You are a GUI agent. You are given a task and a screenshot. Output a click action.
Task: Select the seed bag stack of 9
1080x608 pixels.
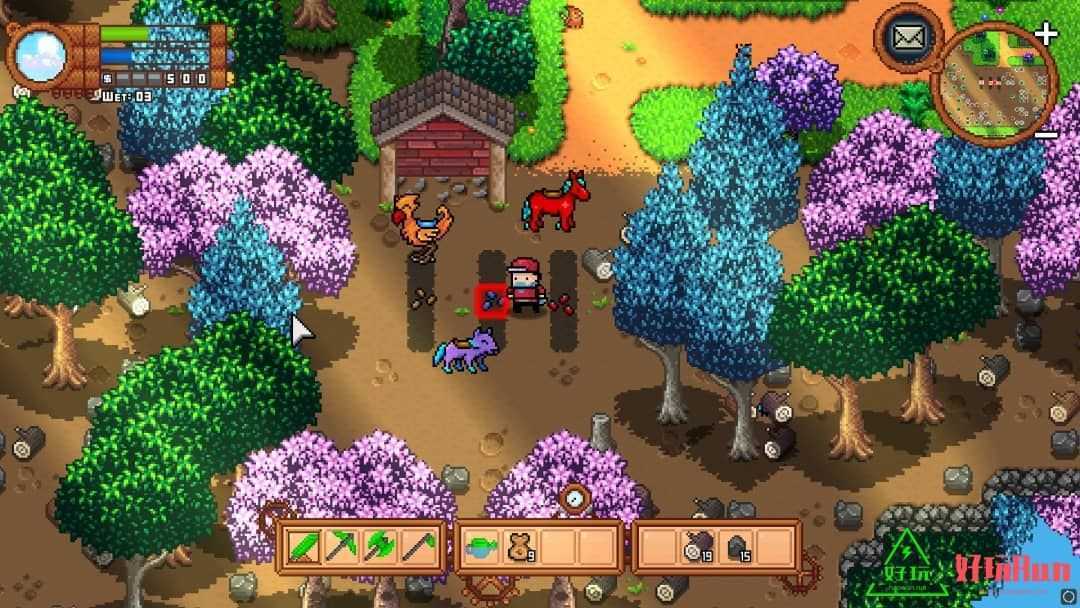click(x=521, y=546)
